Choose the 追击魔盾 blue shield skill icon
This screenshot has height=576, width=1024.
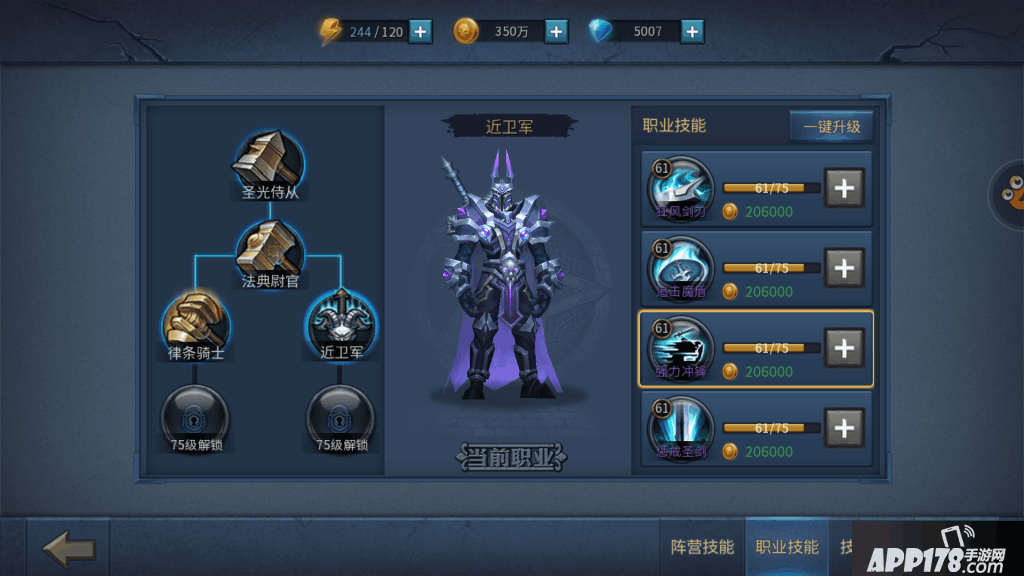click(x=681, y=268)
